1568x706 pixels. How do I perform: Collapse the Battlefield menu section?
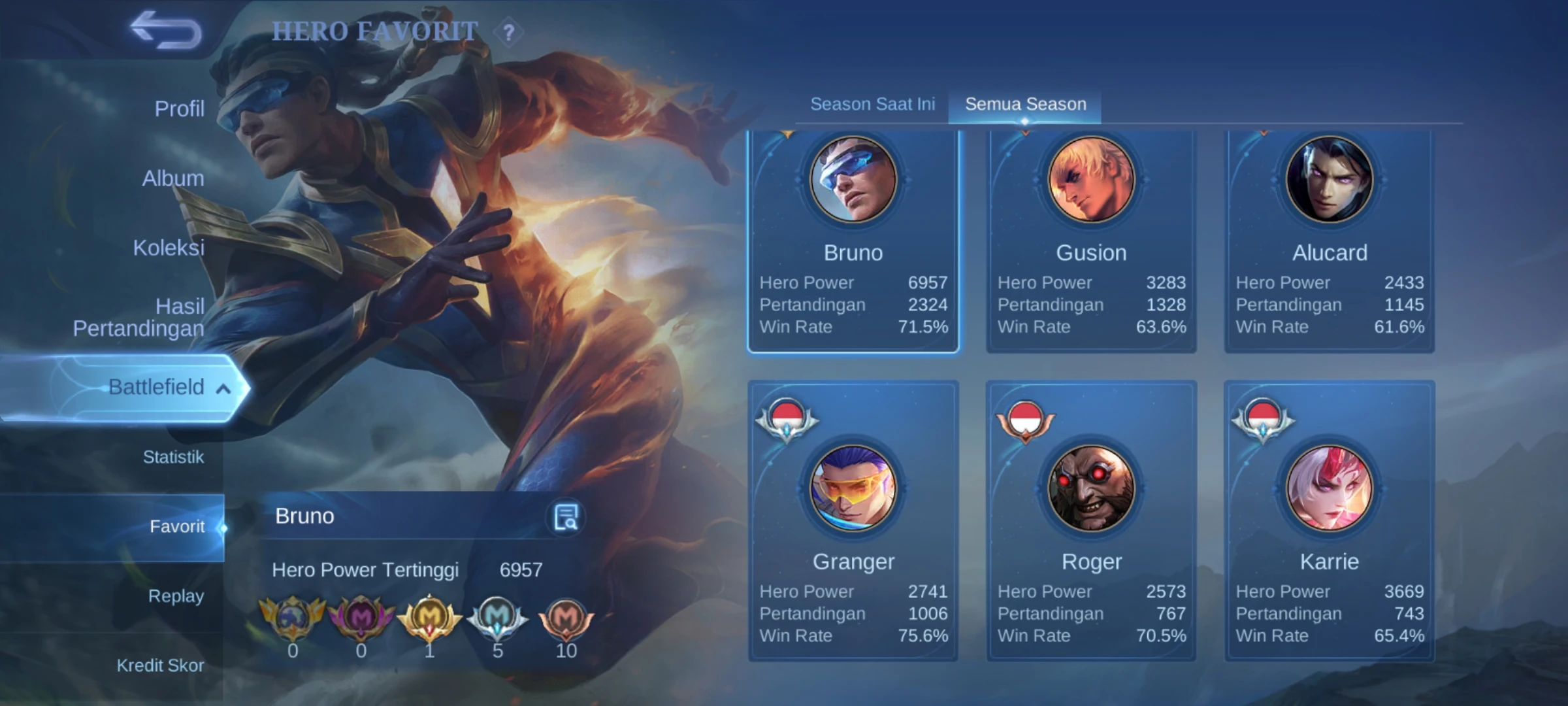click(222, 388)
